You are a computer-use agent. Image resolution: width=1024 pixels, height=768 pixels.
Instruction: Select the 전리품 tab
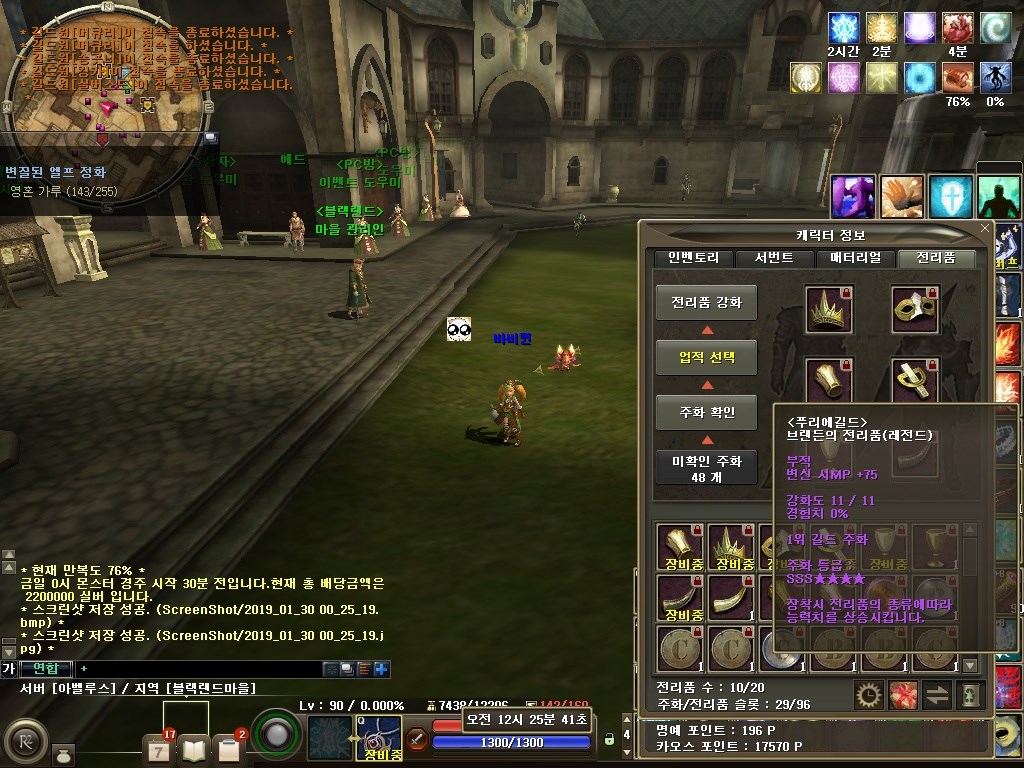936,258
